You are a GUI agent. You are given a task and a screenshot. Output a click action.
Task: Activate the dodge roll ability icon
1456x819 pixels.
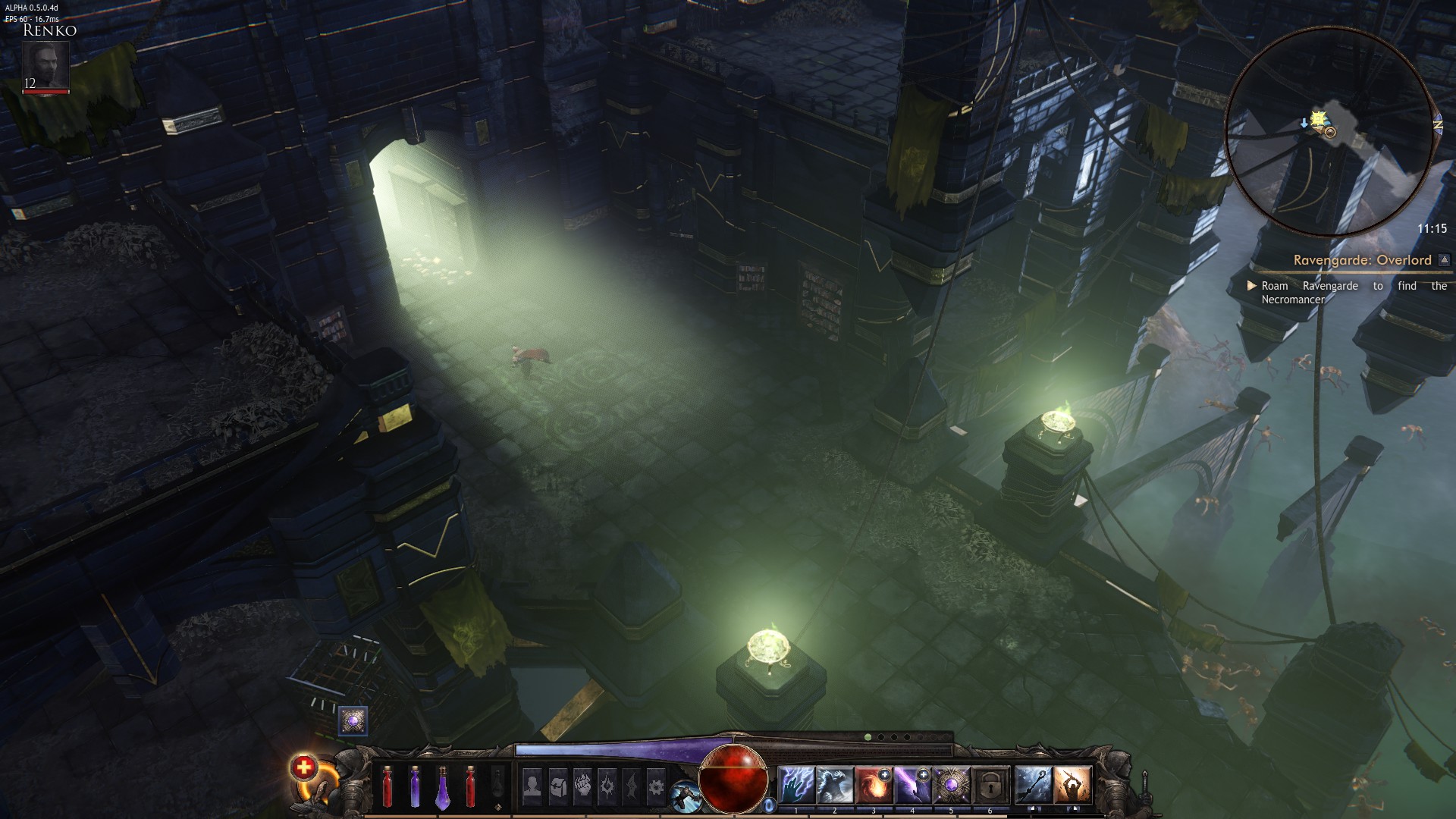tap(684, 795)
